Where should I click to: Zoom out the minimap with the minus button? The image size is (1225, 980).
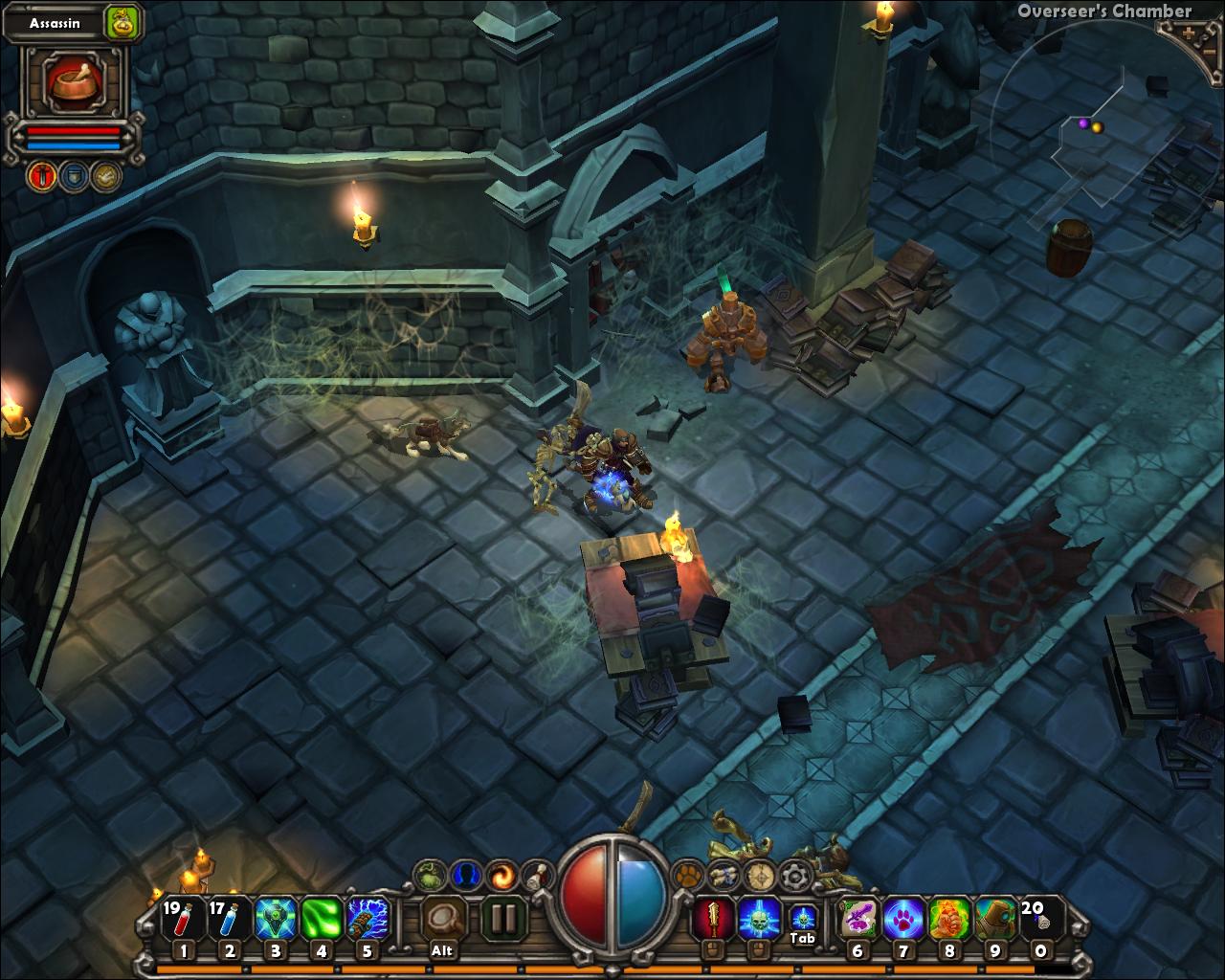1209,52
